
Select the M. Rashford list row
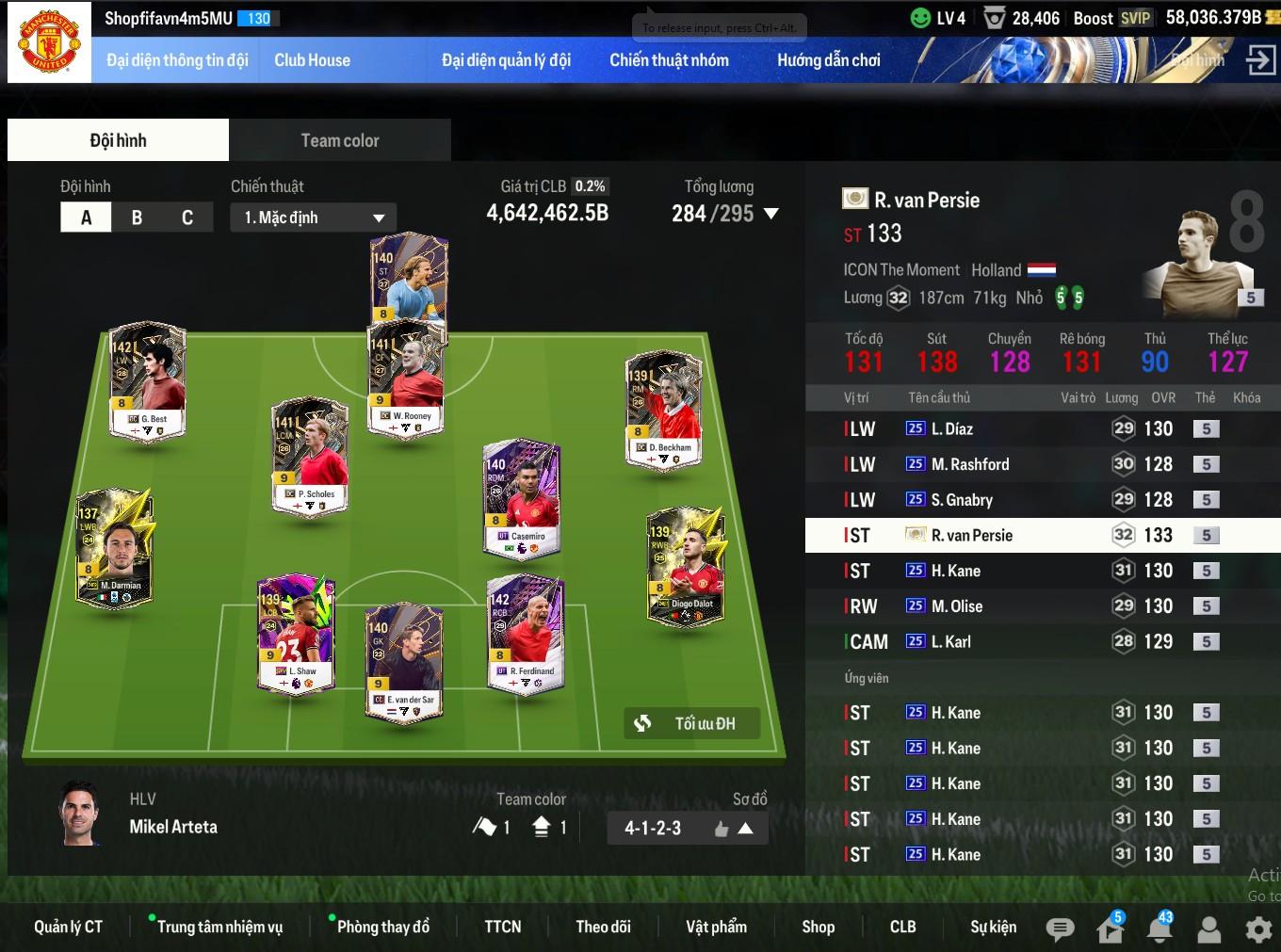[969, 464]
